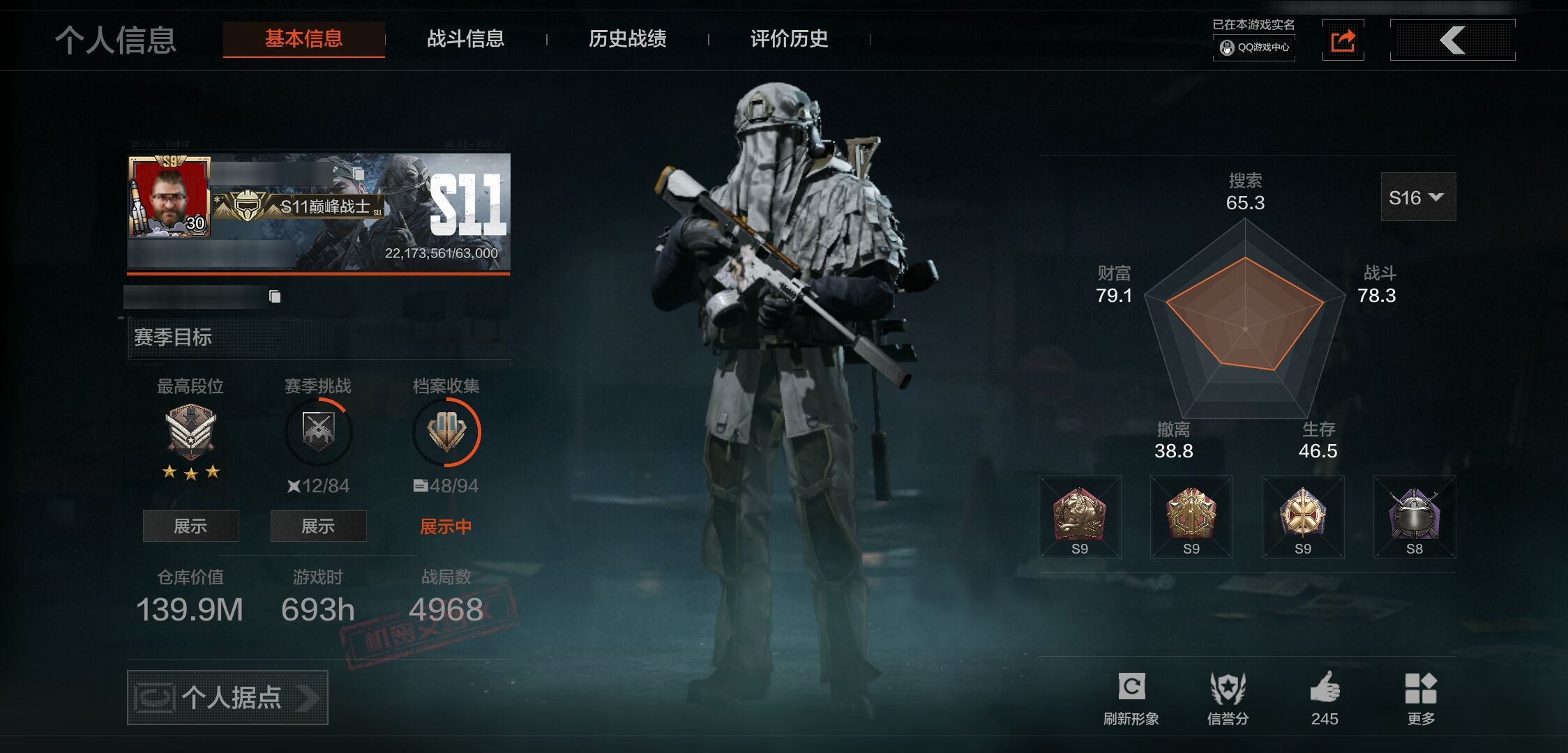The image size is (1568, 753).
Task: Open the 信誉分 badge icon
Action: coord(1228,689)
